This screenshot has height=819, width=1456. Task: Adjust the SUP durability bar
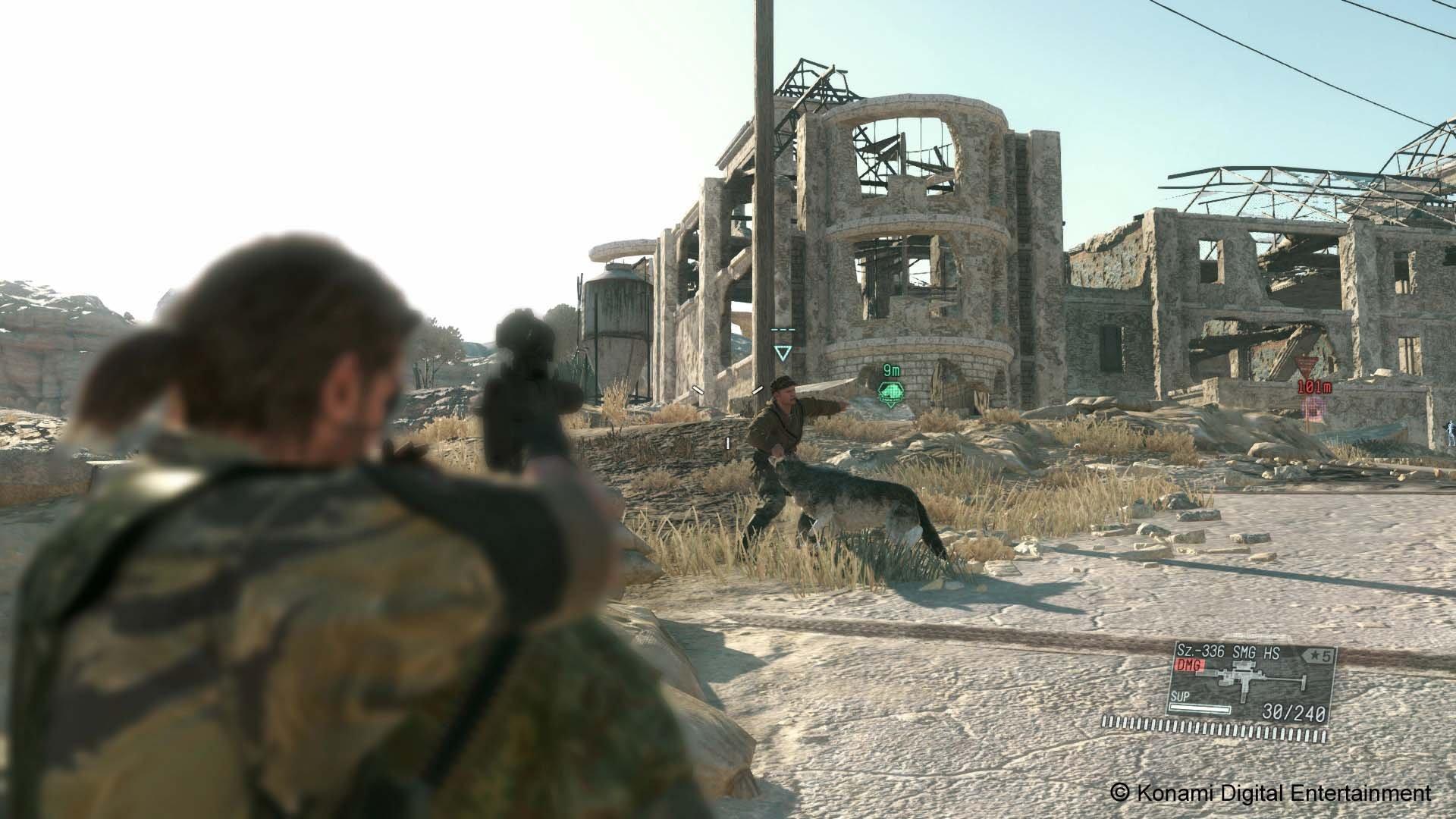(1200, 708)
